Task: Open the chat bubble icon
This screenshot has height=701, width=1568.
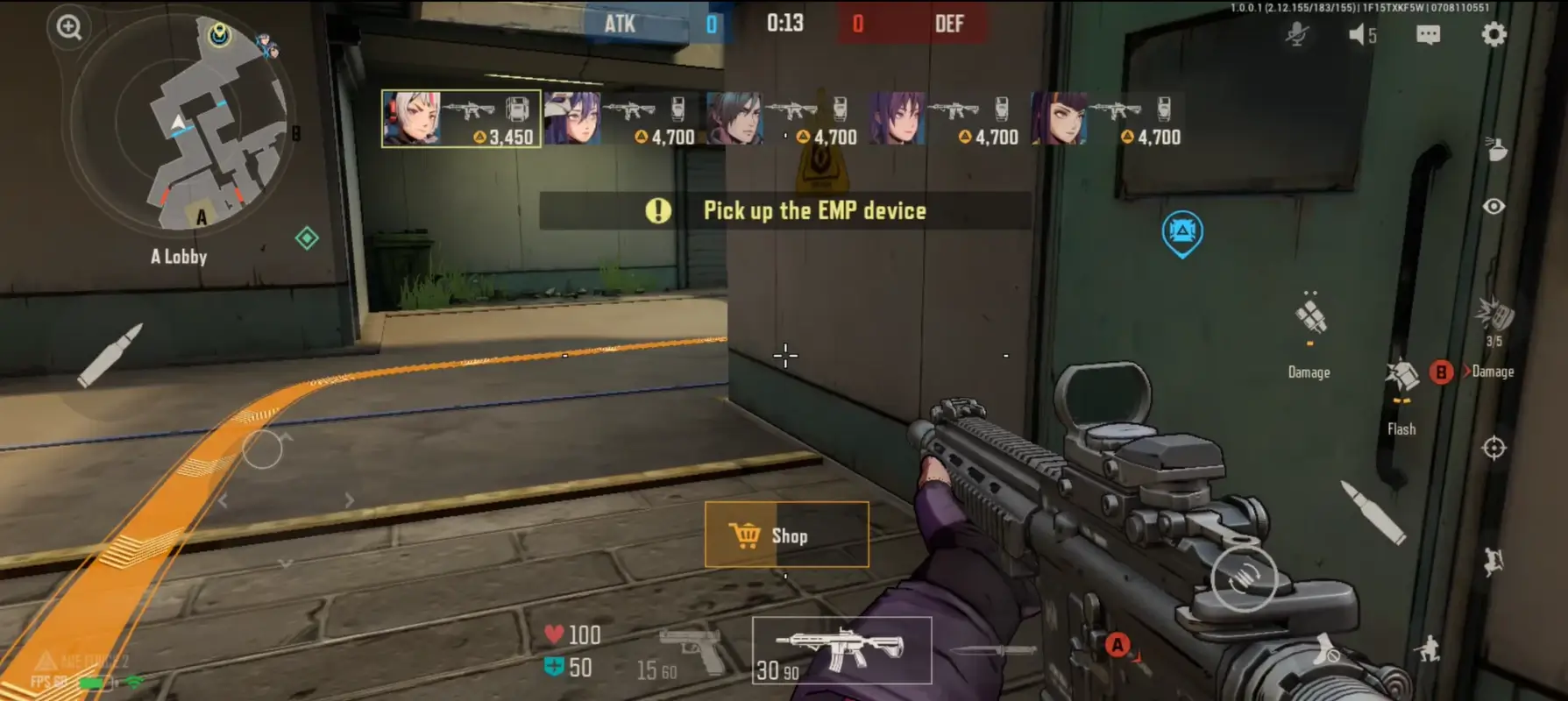Action: click(x=1428, y=35)
